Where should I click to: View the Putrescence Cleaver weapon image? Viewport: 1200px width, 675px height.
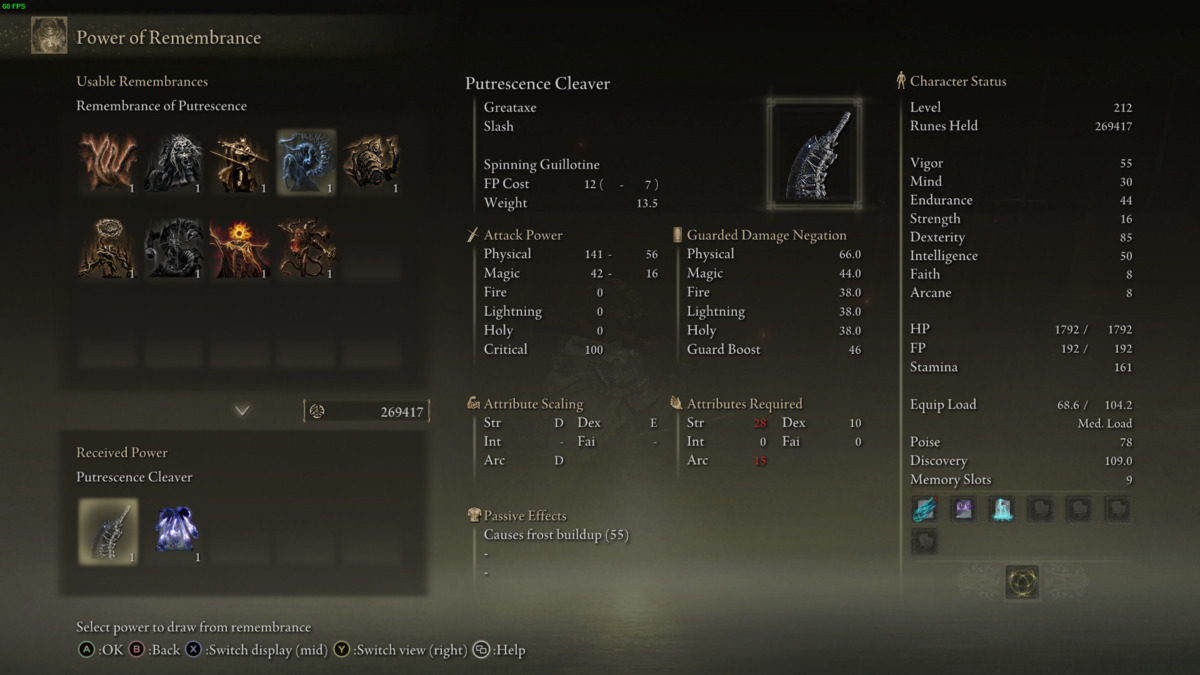pyautogui.click(x=815, y=153)
